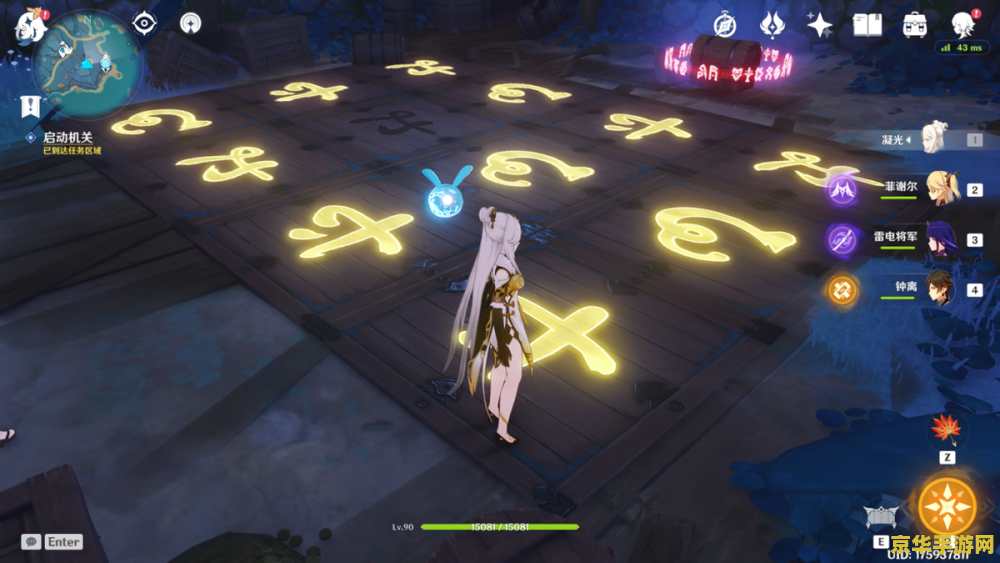This screenshot has height=563, width=1000.
Task: Open the winged battle pass icon
Action: [771, 25]
